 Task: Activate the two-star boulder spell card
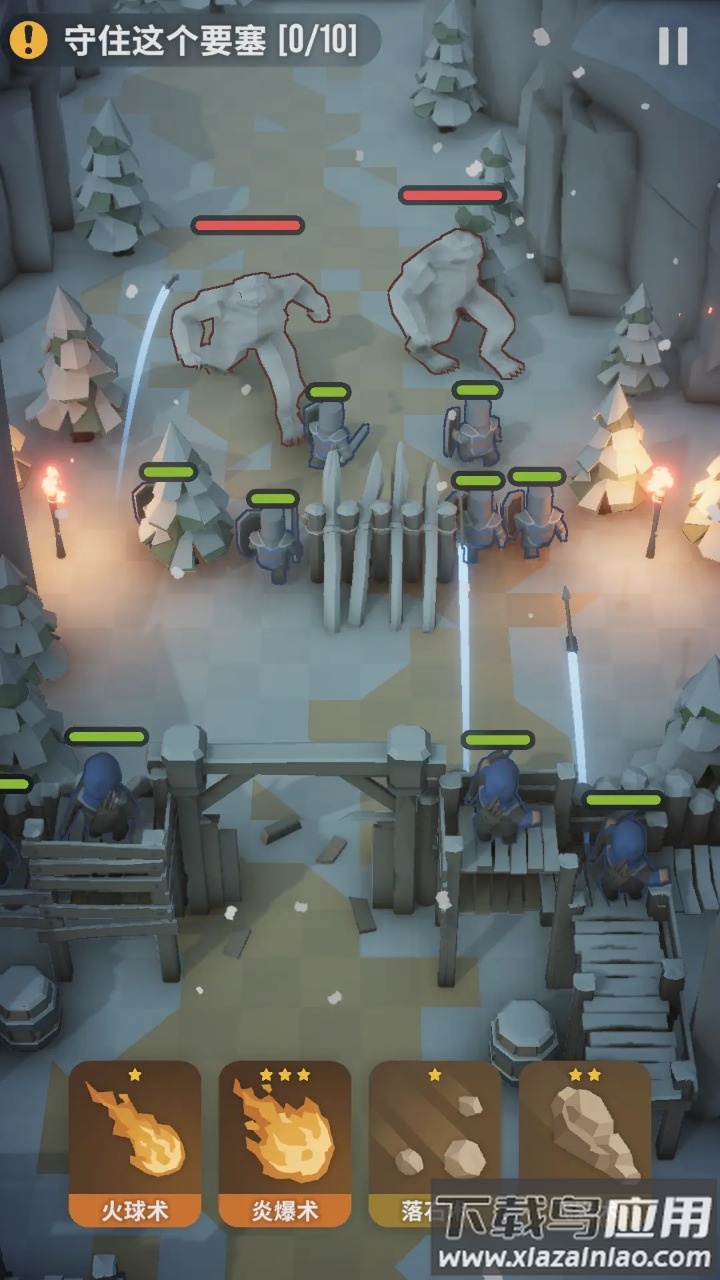point(585,1130)
